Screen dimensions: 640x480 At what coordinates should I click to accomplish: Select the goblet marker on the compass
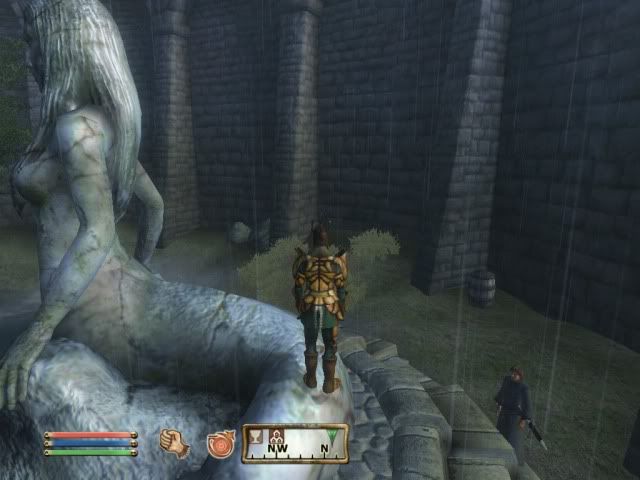[x=254, y=436]
